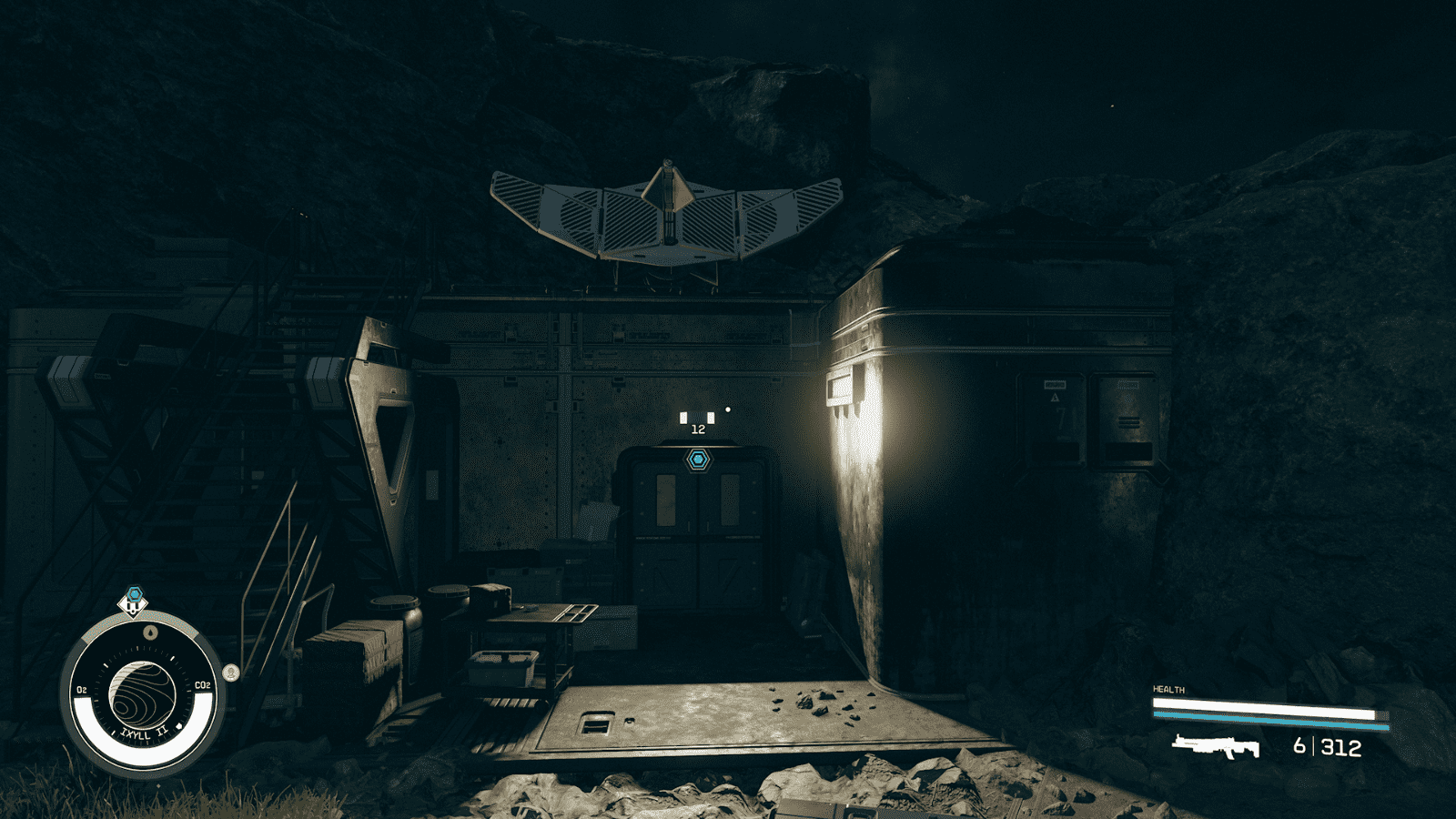
Task: Click the white health bar
Action: pyautogui.click(x=1265, y=705)
